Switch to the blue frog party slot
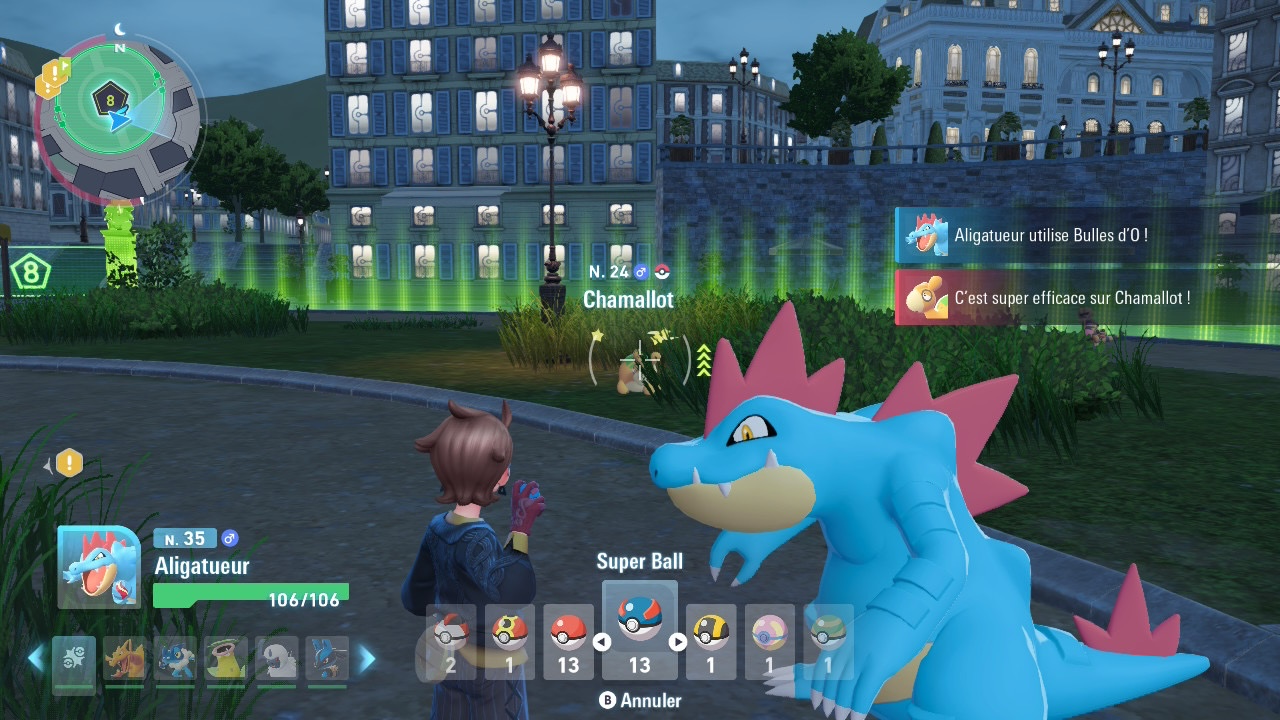 click(x=175, y=659)
